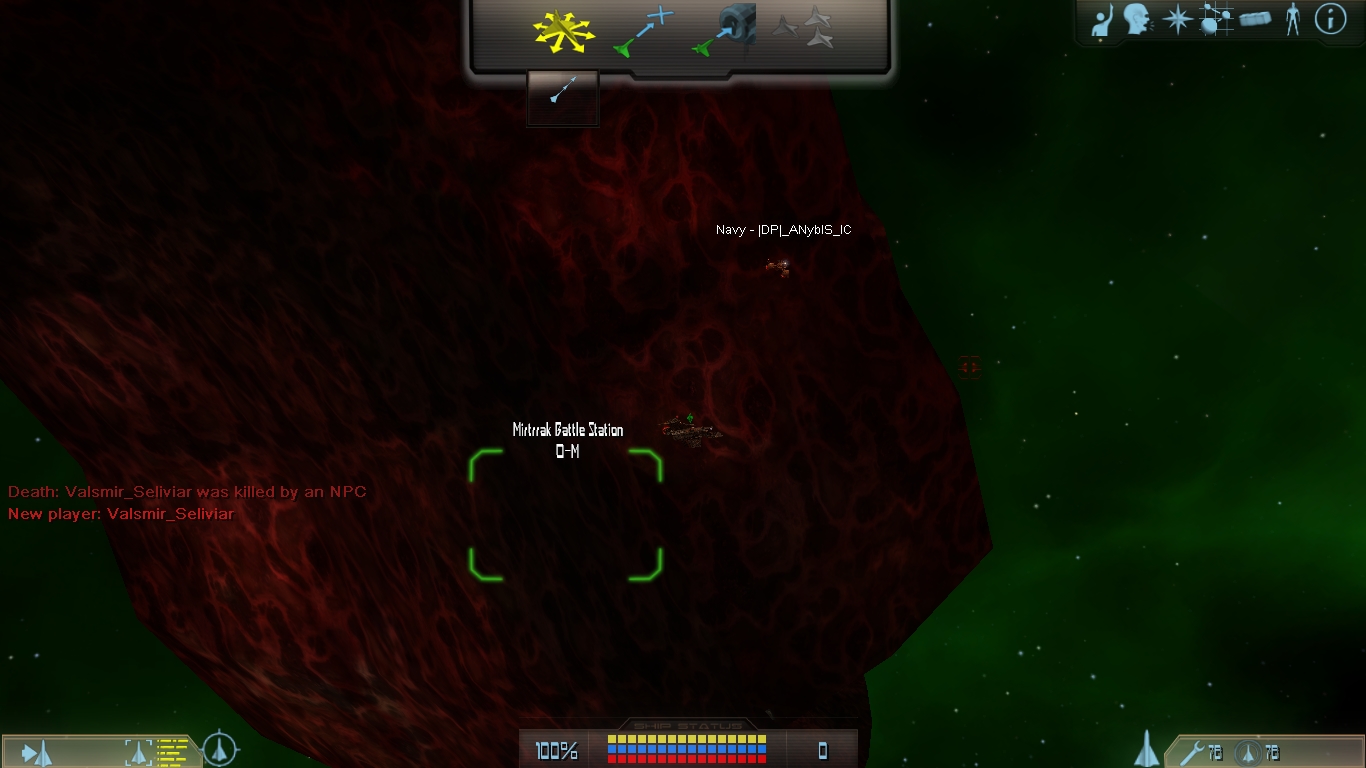1366x768 pixels.
Task: Show the planets-on-grid map icon
Action: click(1215, 19)
